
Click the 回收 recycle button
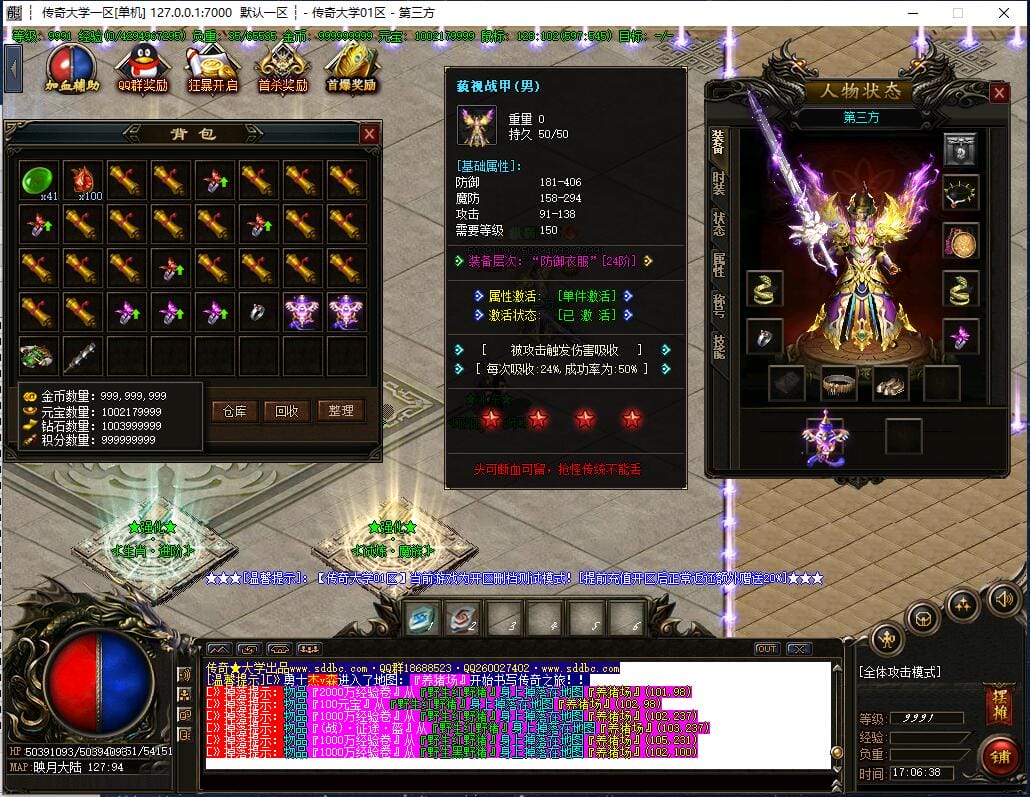coord(287,411)
